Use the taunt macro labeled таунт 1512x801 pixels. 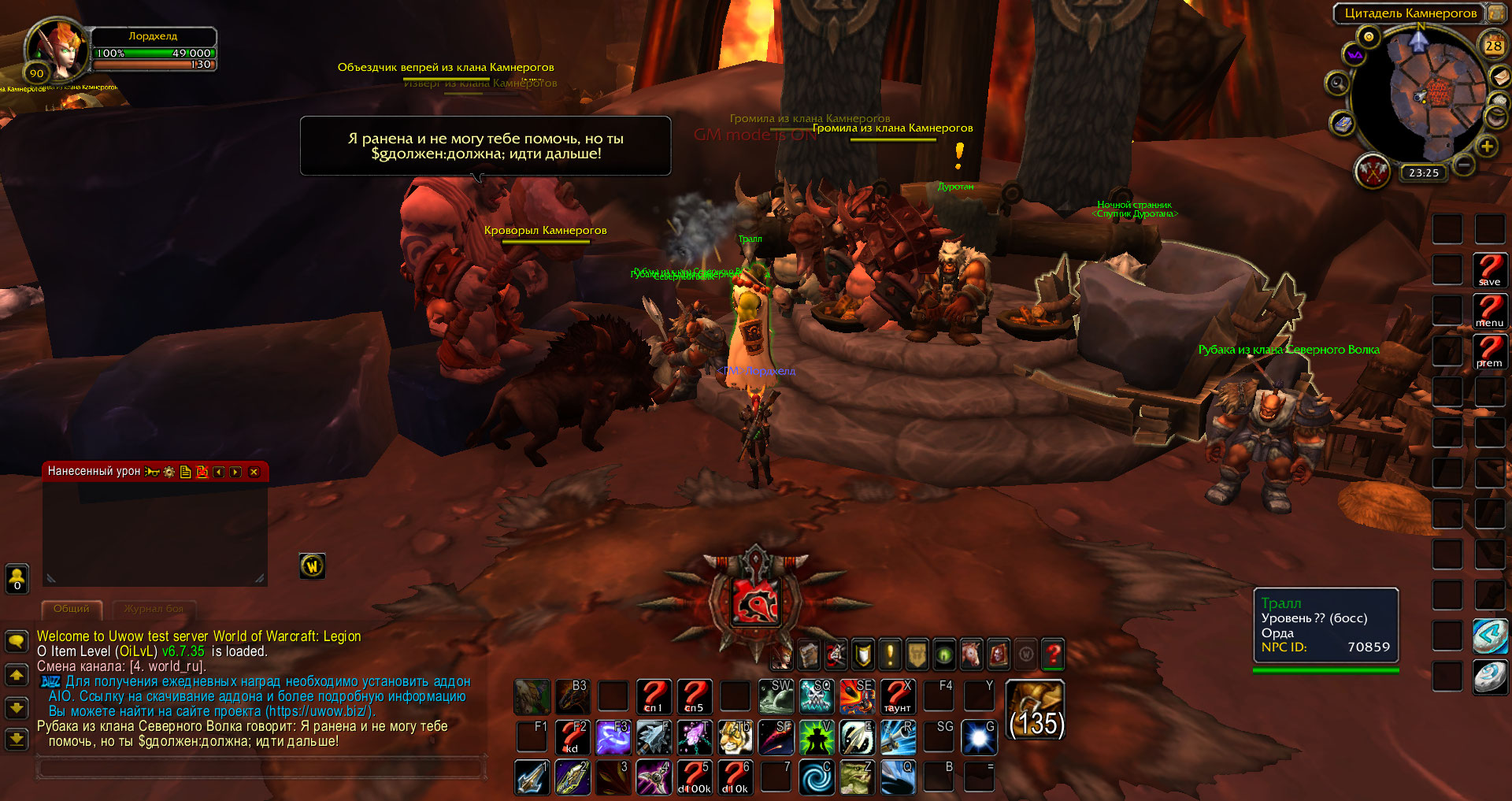897,696
